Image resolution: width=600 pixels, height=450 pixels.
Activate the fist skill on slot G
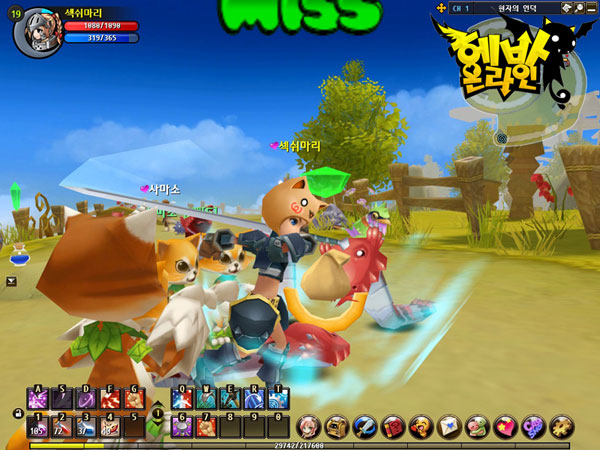135,400
